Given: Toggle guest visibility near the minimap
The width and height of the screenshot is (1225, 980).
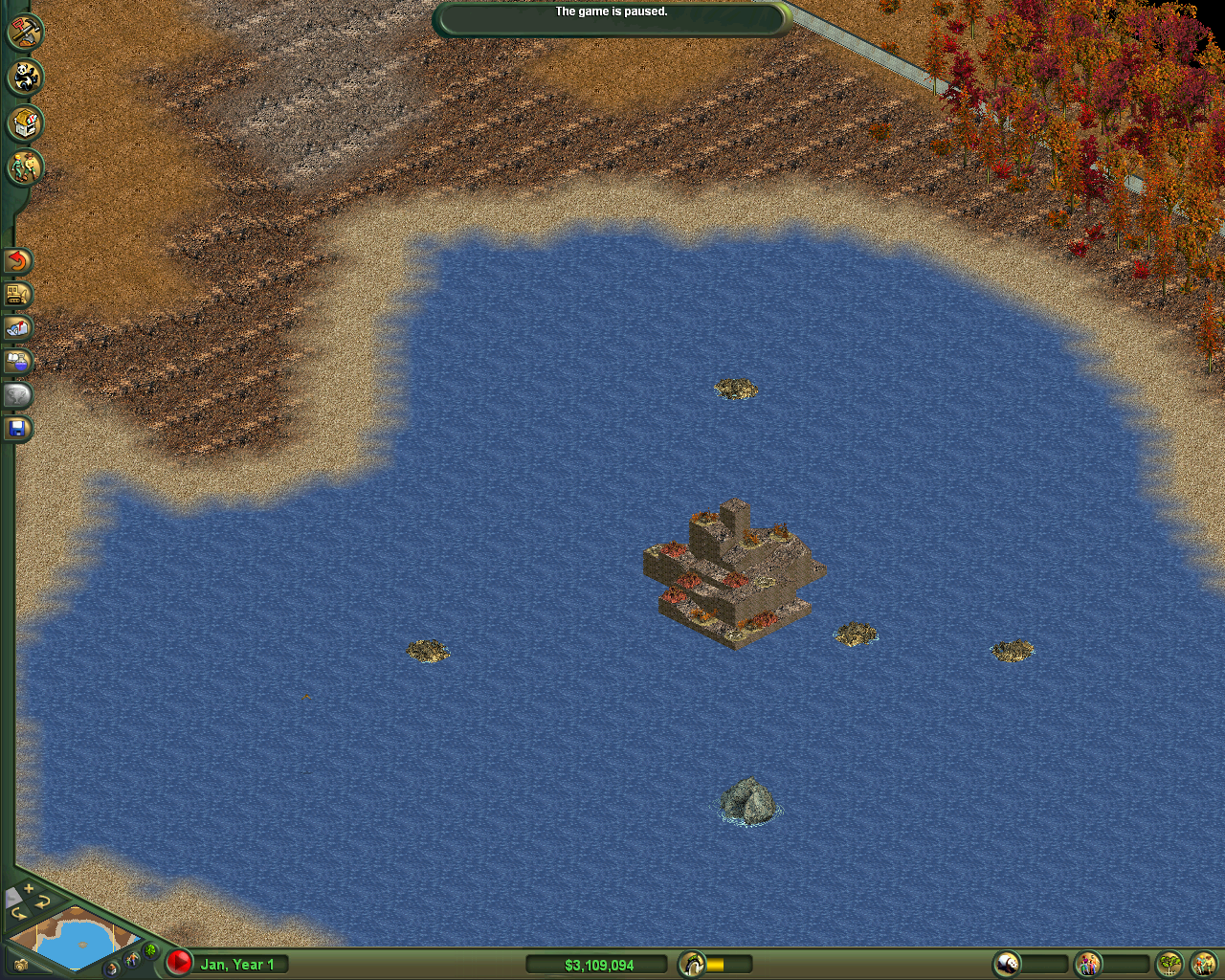Looking at the screenshot, I should click(133, 959).
